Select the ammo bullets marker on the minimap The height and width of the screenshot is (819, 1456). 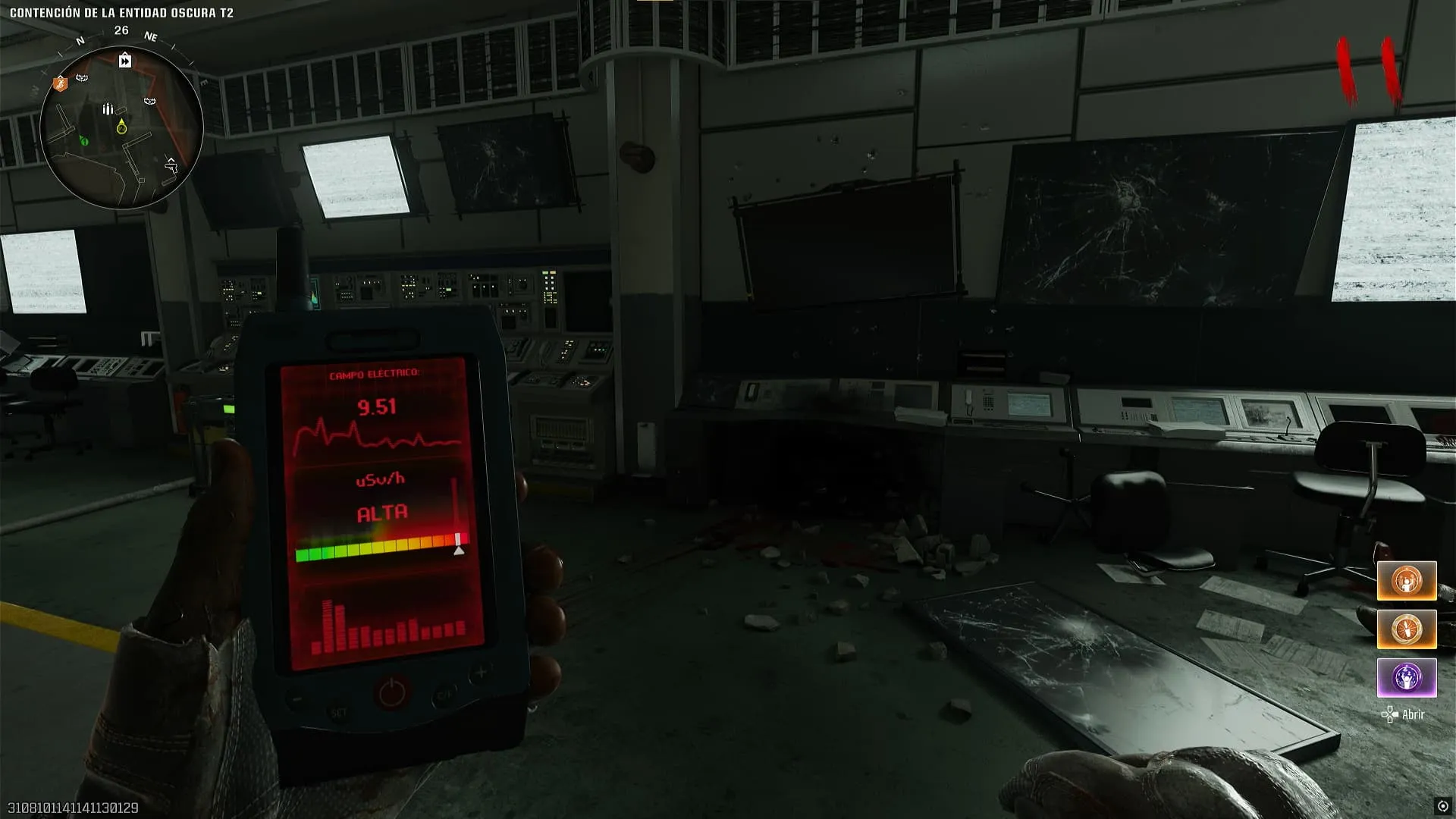coord(108,108)
